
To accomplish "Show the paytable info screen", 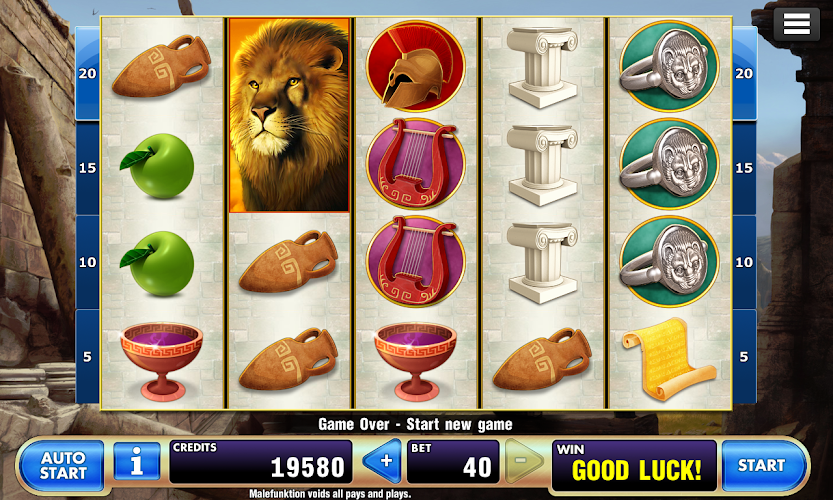I will point(136,464).
